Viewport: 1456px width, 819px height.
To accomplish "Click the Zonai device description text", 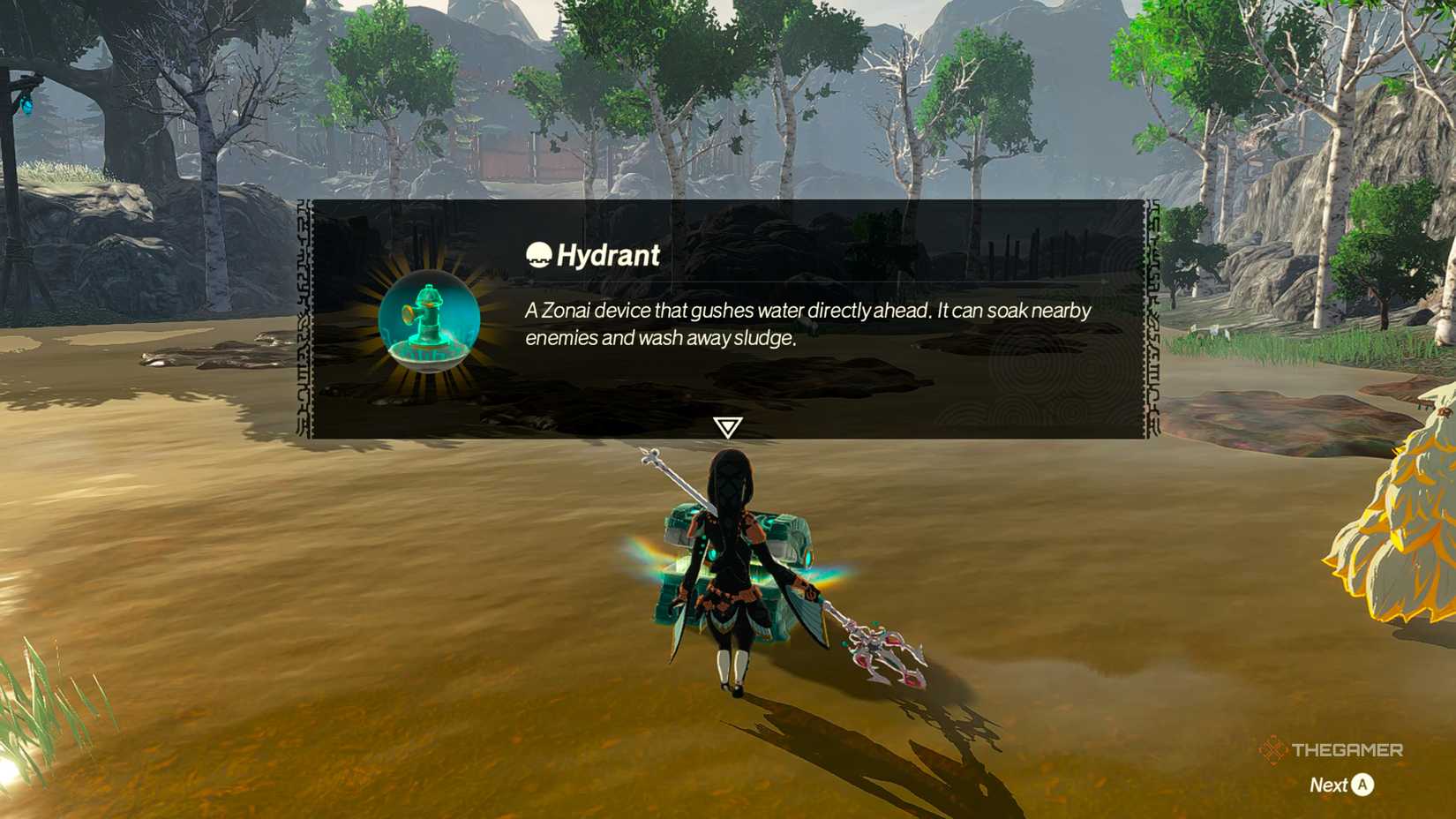I will click(806, 324).
